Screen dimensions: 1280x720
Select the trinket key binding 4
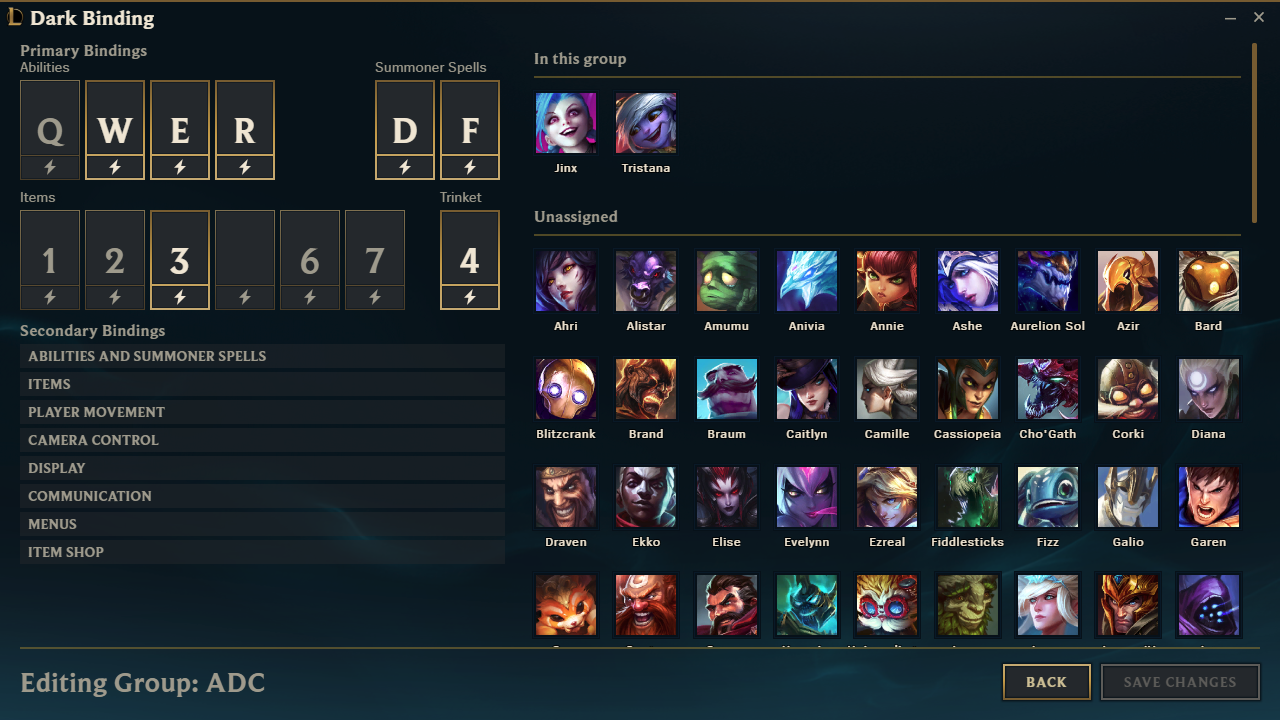(x=470, y=260)
